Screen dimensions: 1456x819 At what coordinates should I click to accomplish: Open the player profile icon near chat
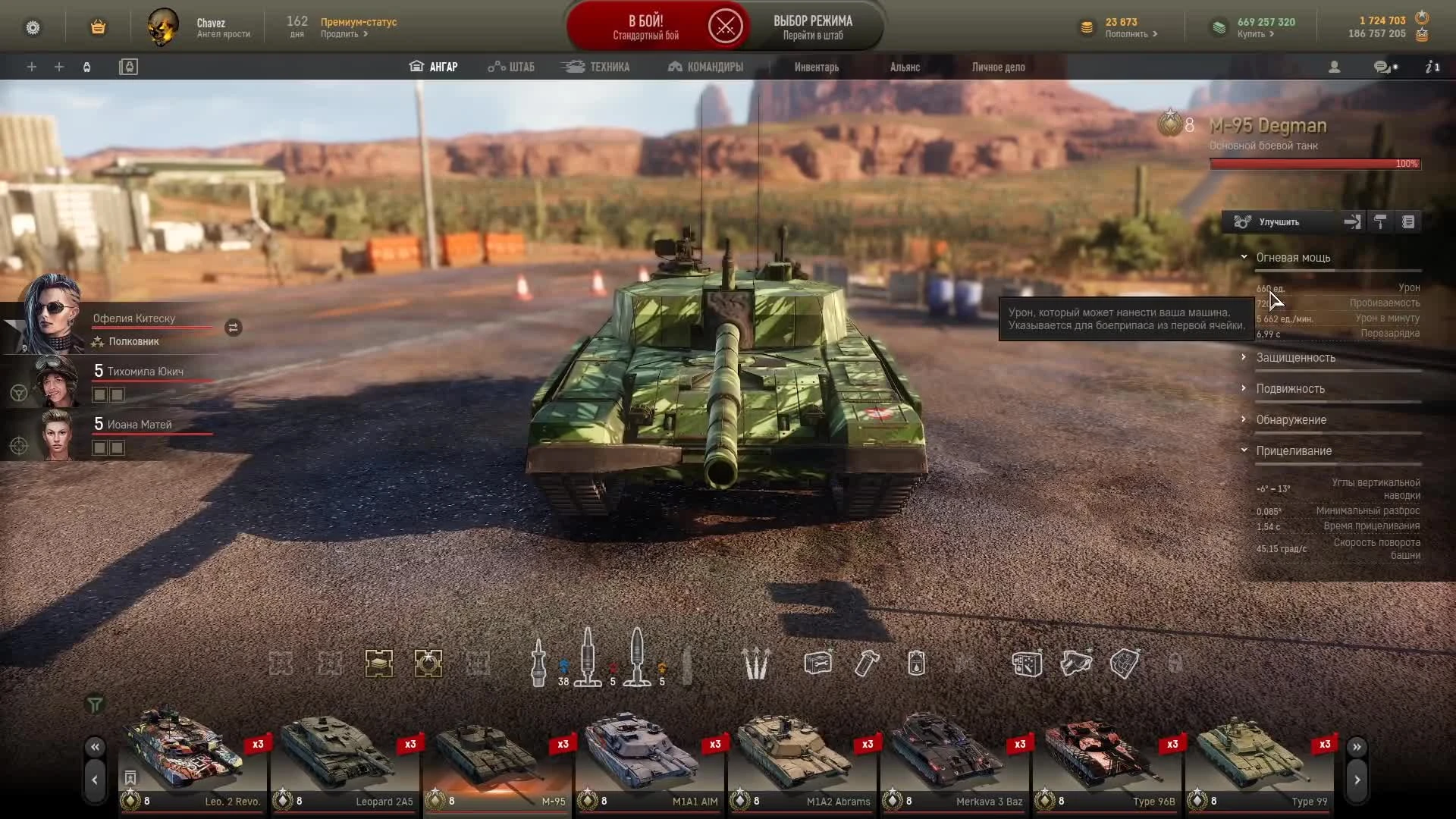click(1334, 67)
